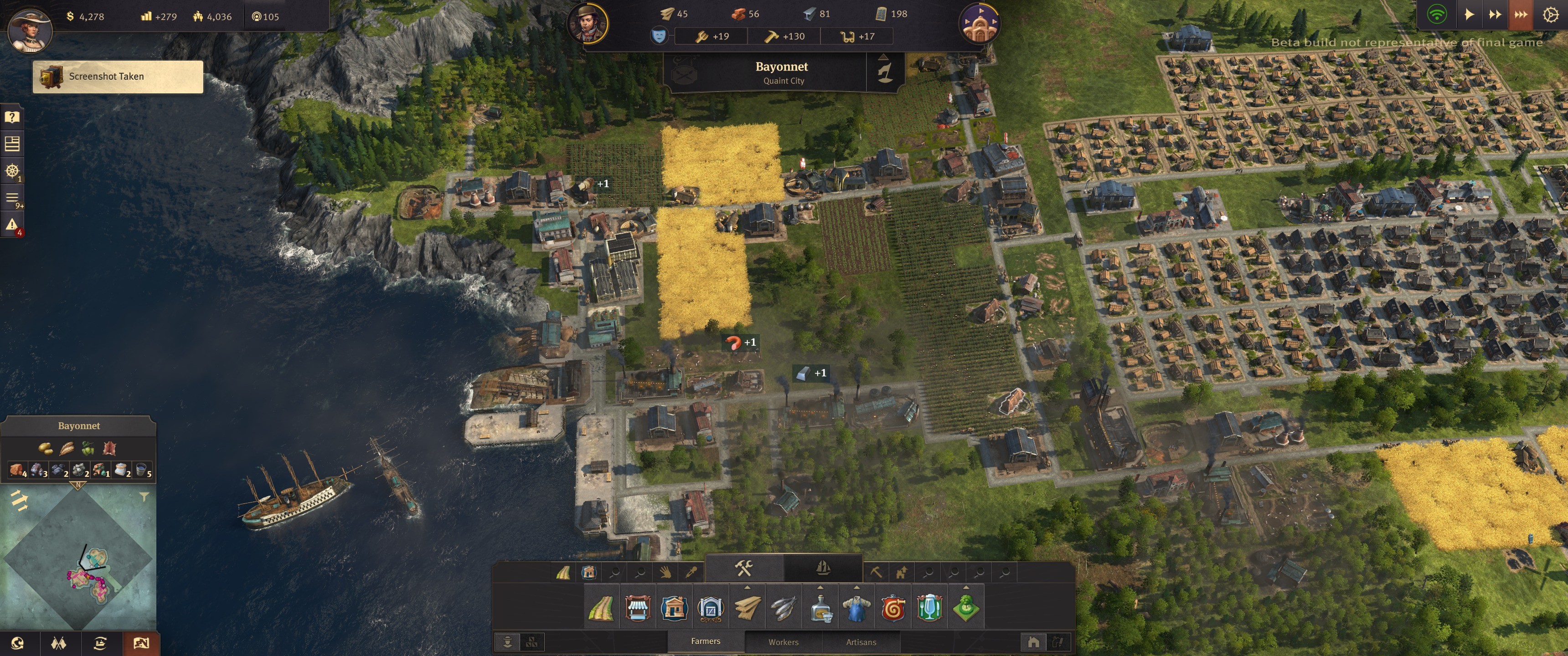This screenshot has width=1568, height=656.
Task: Switch to the Workers tab
Action: tap(783, 642)
